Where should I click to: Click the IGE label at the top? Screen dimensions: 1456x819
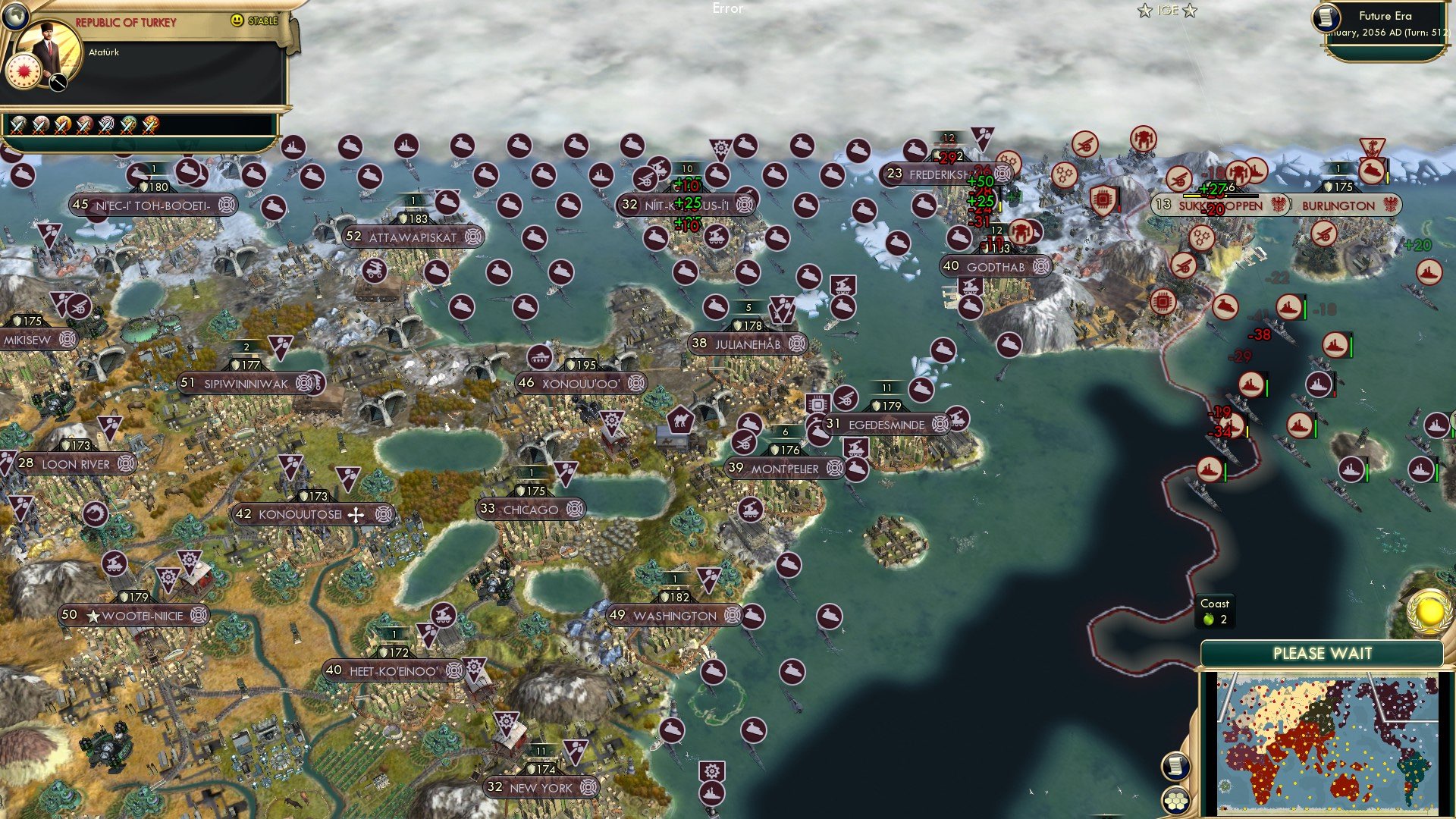point(1169,11)
